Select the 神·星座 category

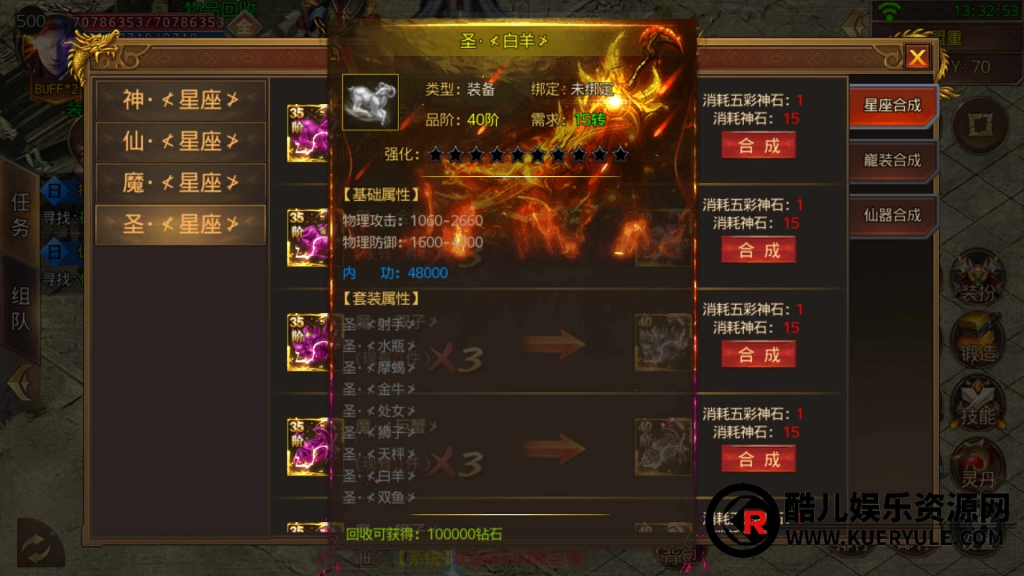click(180, 100)
